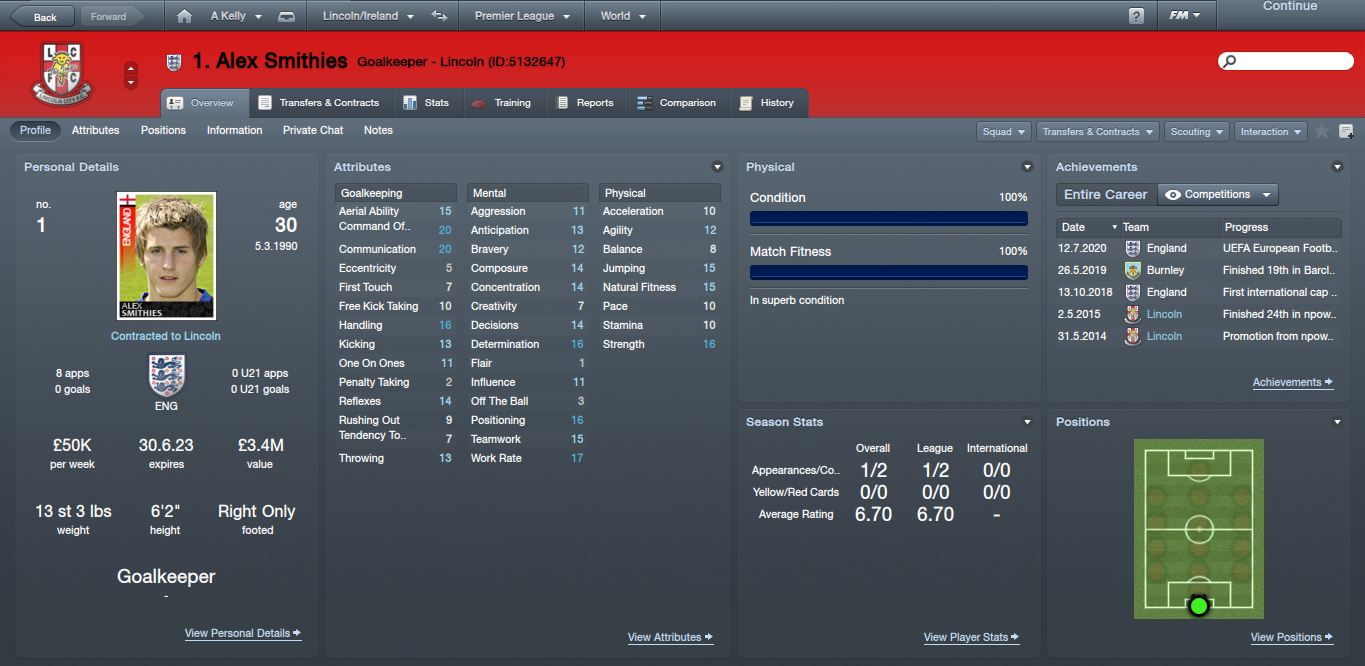Open the World menu

click(622, 16)
